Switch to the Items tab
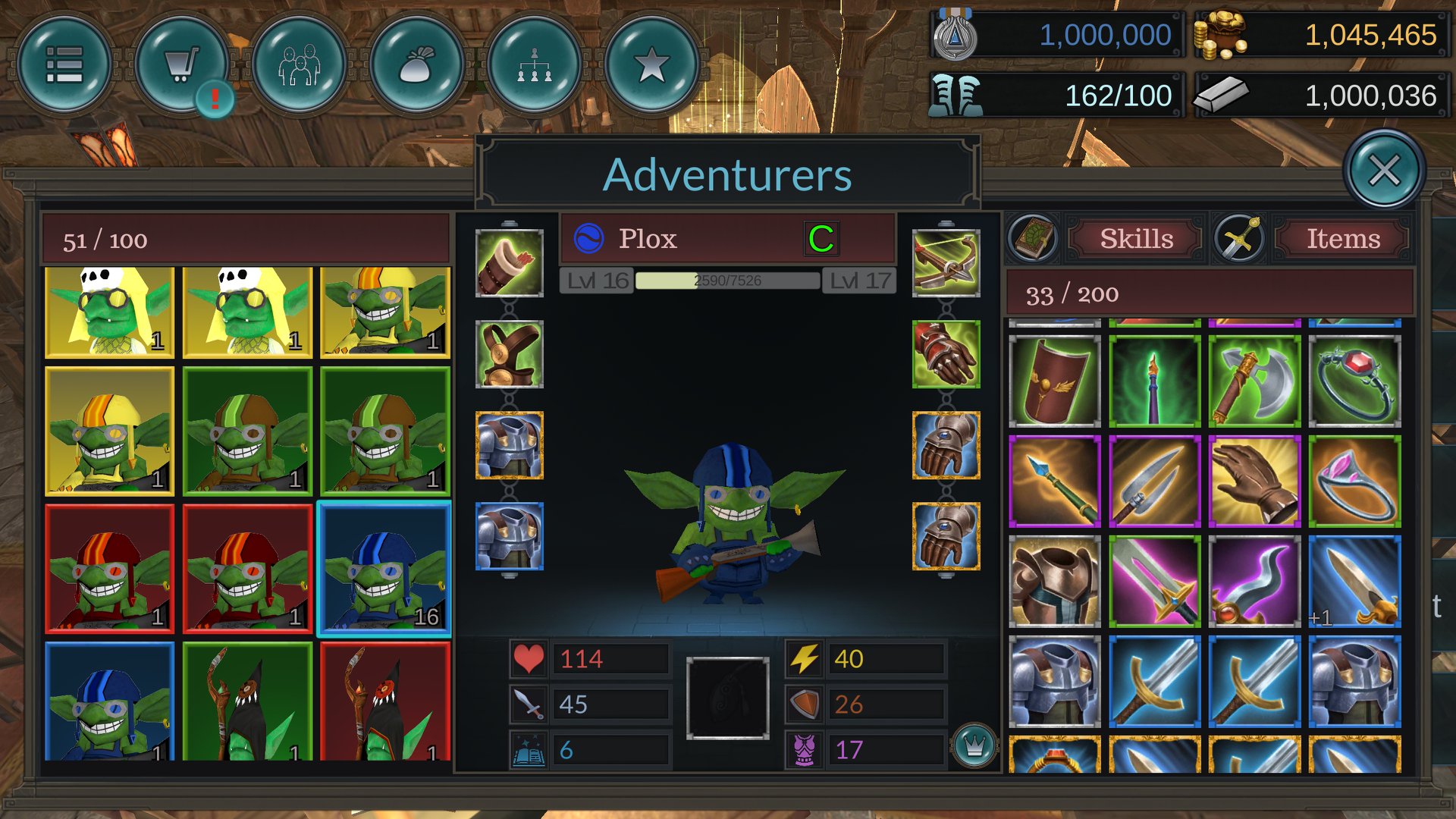This screenshot has height=819, width=1456. [1343, 239]
